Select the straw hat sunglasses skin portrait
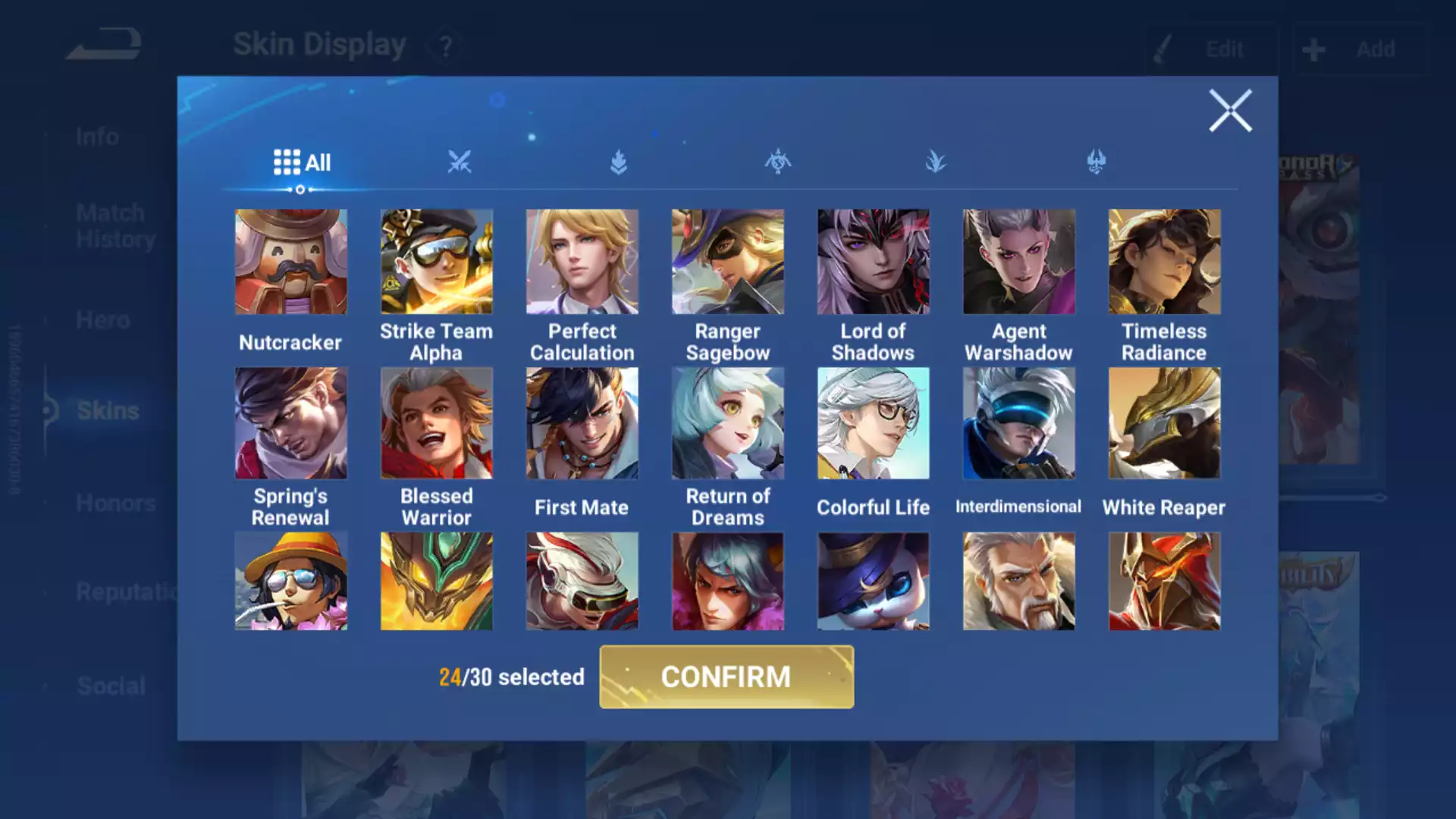The image size is (1456, 819). point(291,581)
